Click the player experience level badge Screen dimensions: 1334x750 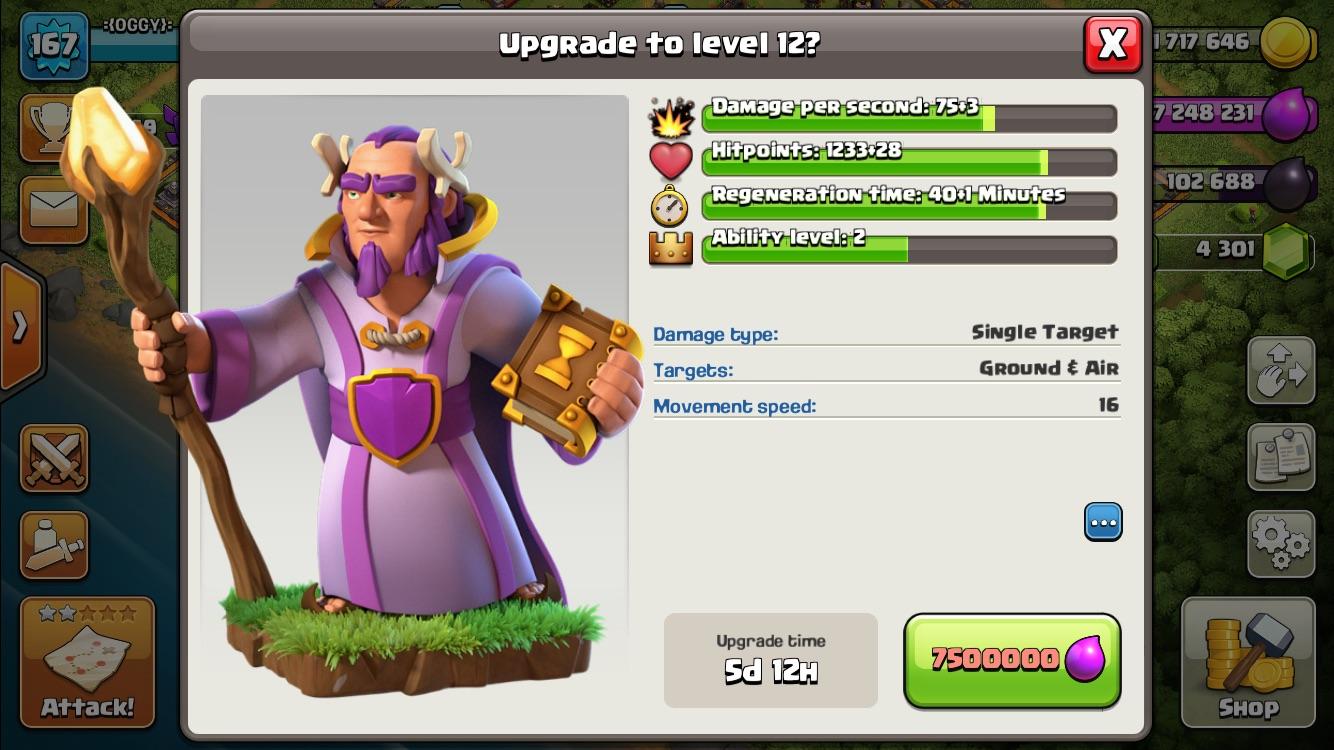coord(55,44)
